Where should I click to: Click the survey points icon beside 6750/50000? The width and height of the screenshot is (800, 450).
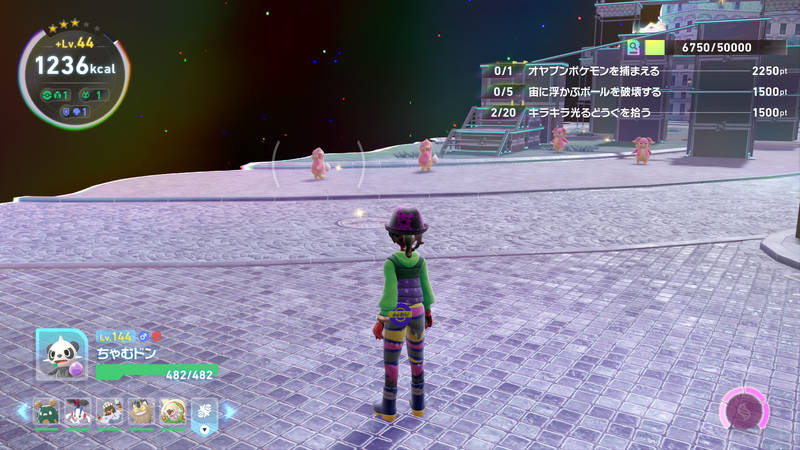click(x=634, y=47)
